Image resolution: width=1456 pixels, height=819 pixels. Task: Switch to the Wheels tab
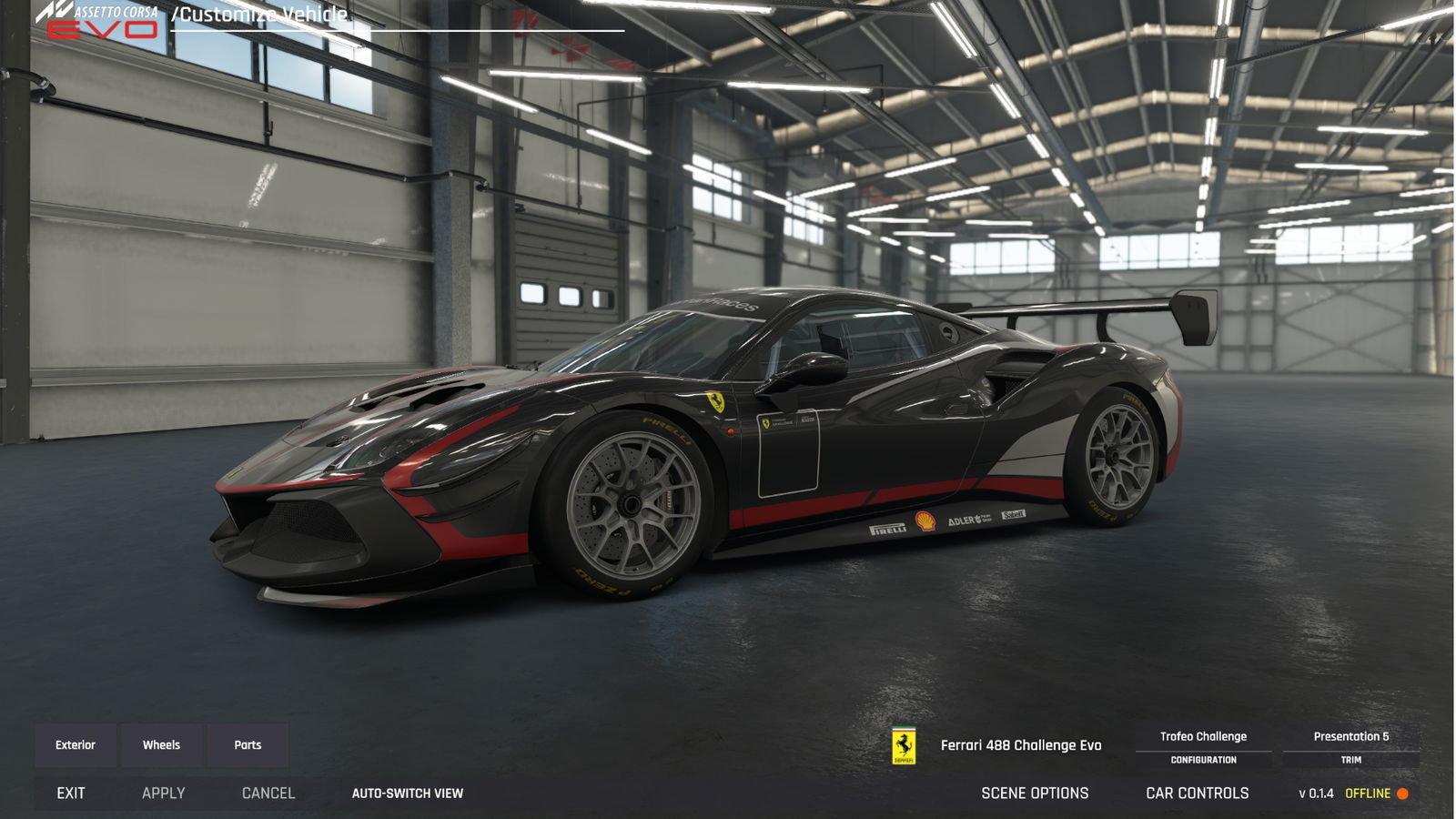pos(161,745)
